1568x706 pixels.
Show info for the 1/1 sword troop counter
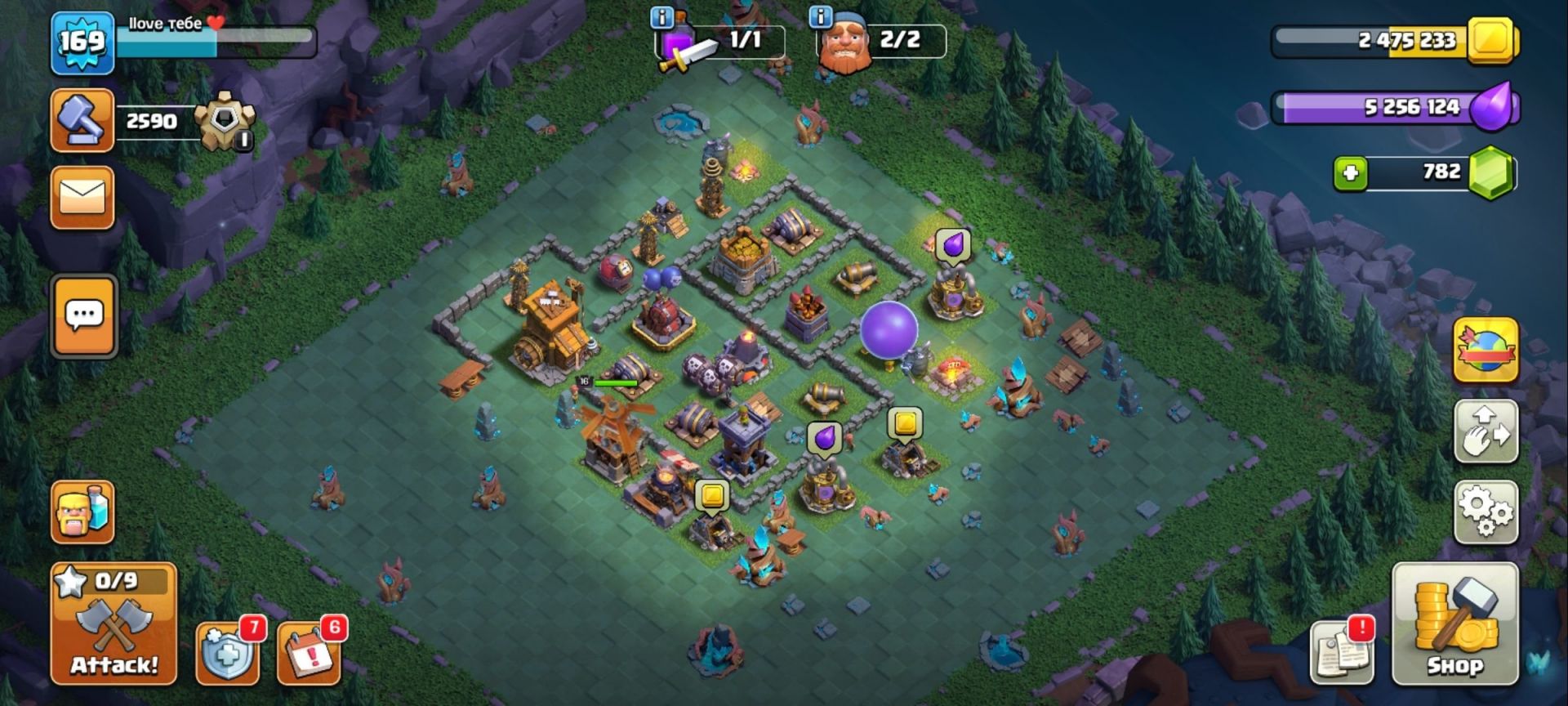tap(661, 17)
